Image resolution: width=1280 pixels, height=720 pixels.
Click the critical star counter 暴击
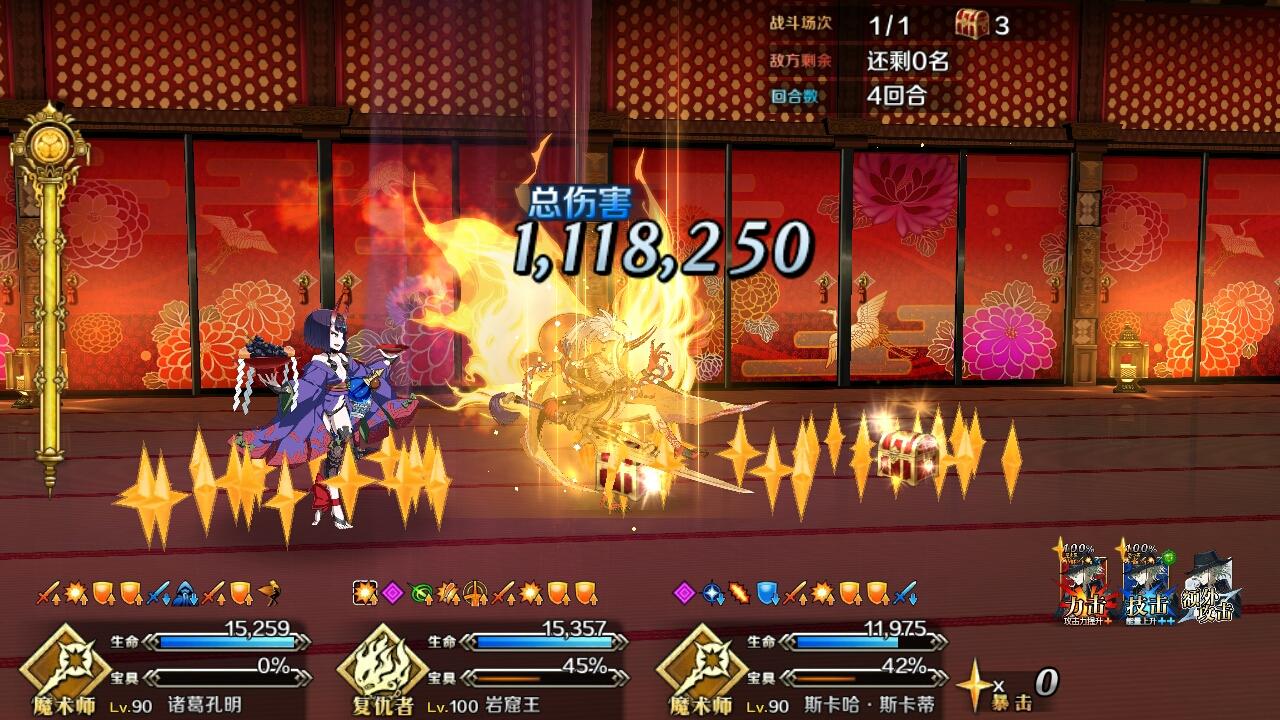click(x=1011, y=700)
